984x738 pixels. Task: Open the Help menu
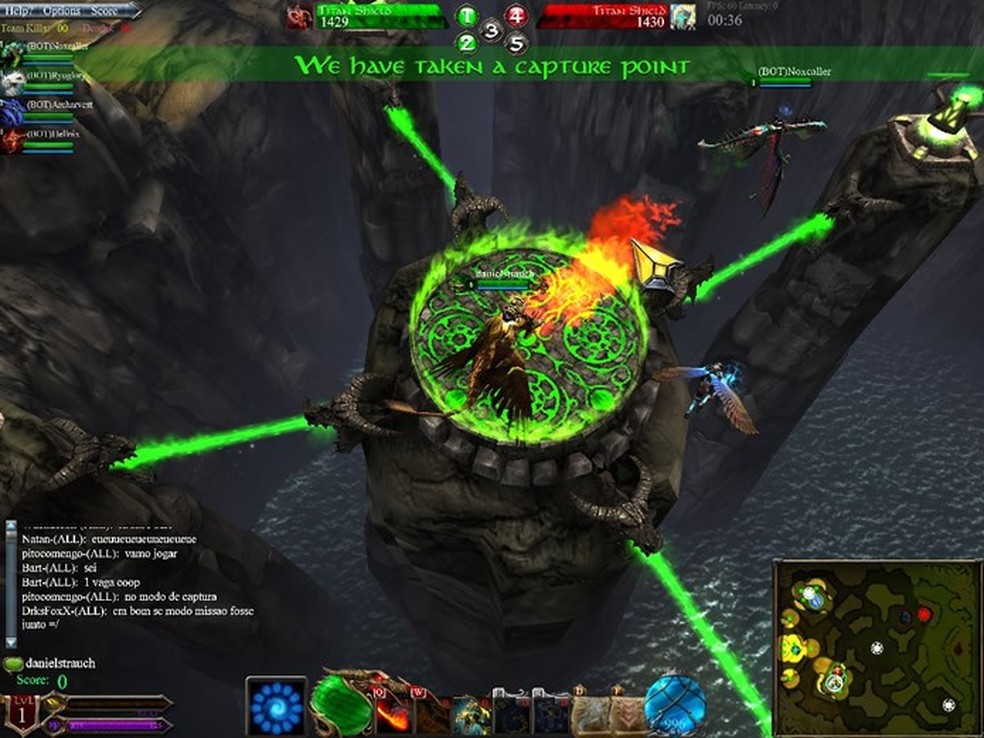(16, 9)
